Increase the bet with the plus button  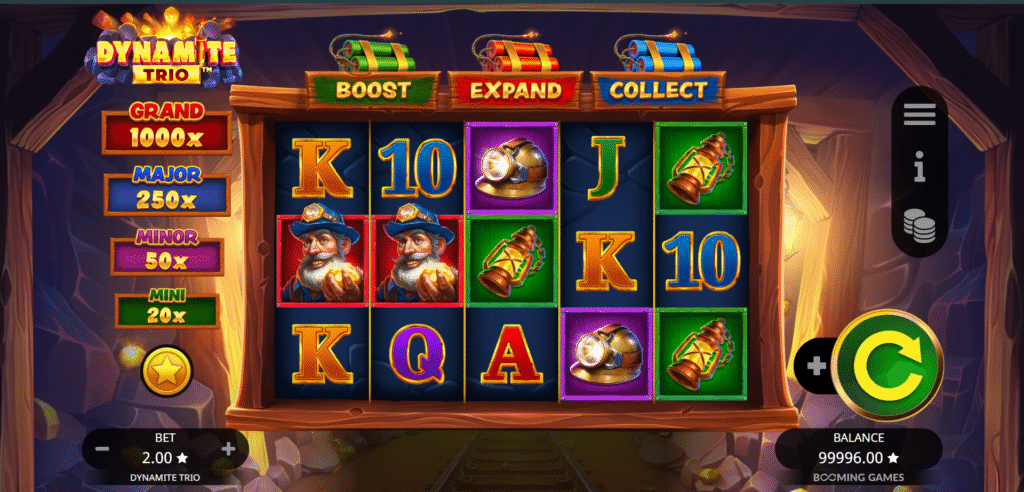(229, 449)
